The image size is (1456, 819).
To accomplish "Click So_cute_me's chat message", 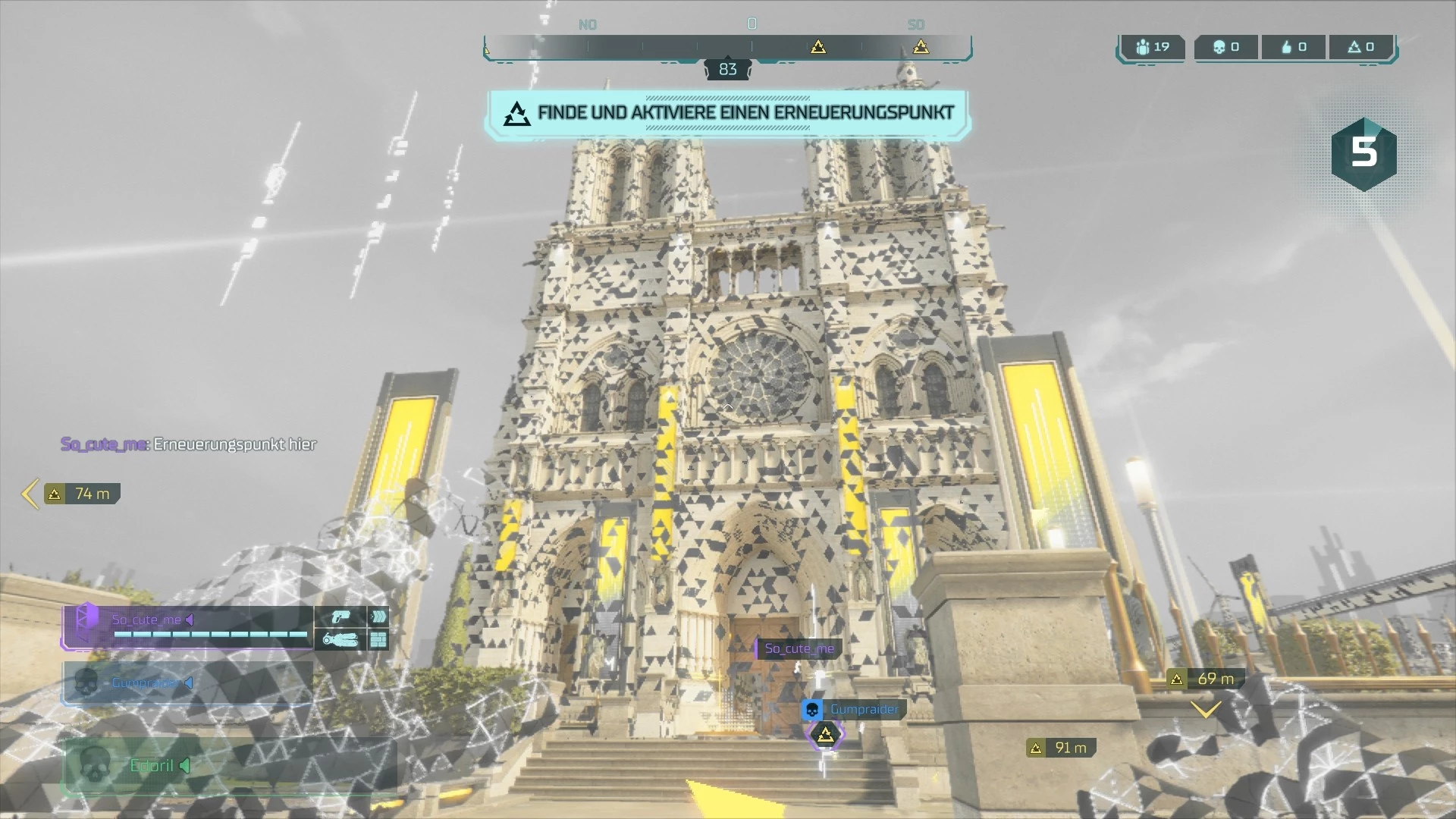I will [x=189, y=444].
